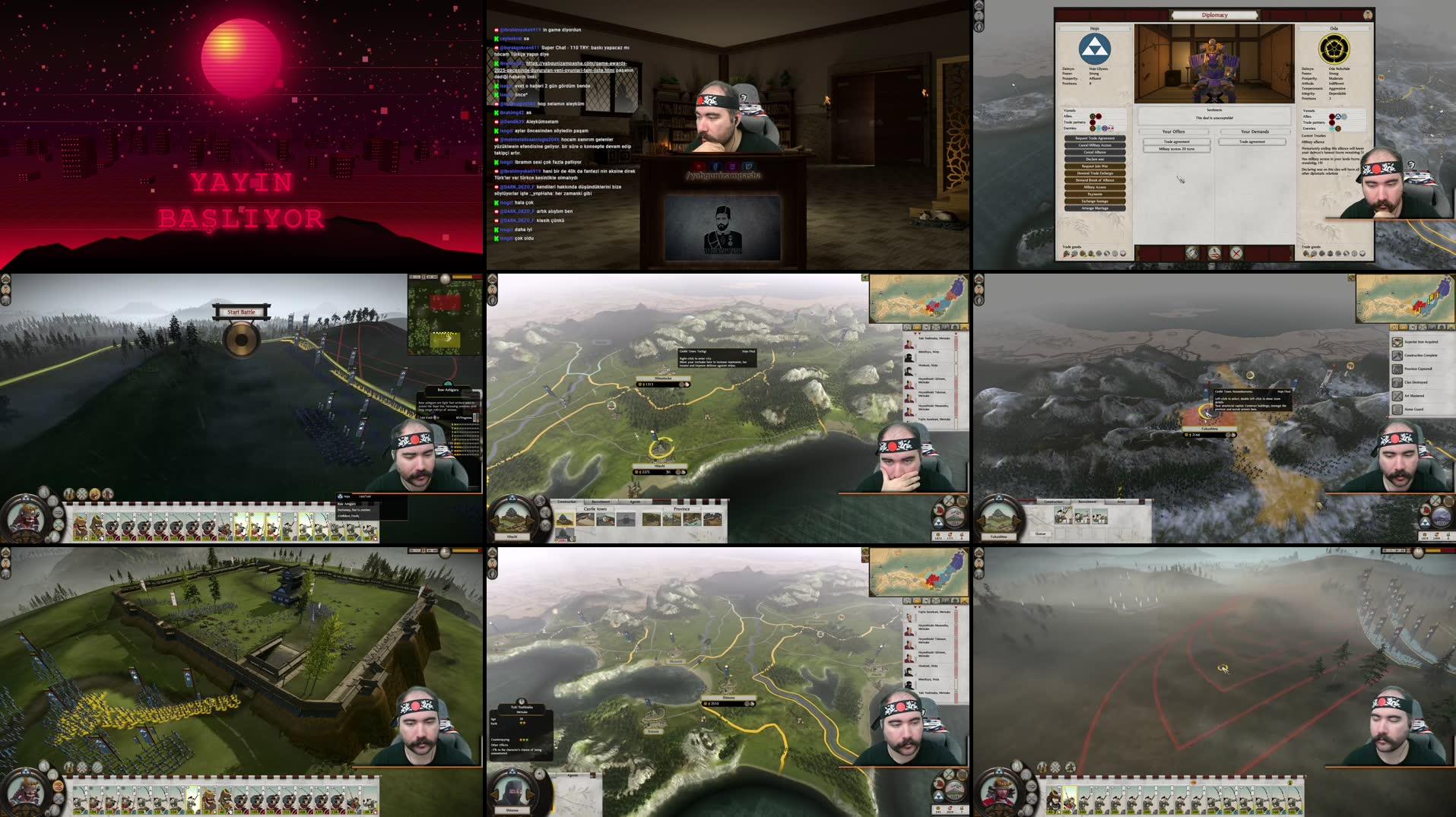Select a Castle Town building thumbnail under Construction
The width and height of the screenshot is (1456, 817).
(x=565, y=519)
